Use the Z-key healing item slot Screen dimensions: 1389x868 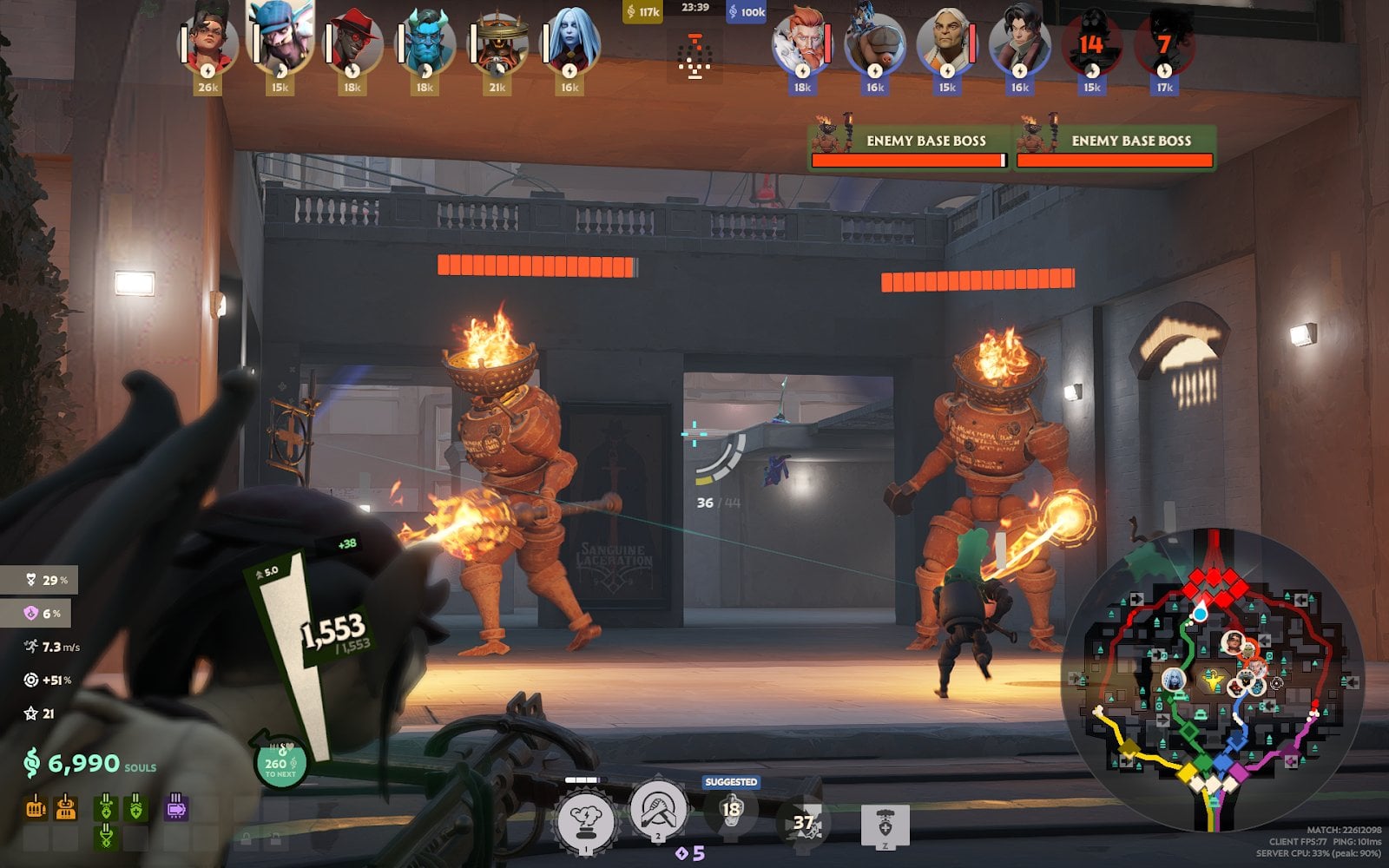(885, 825)
